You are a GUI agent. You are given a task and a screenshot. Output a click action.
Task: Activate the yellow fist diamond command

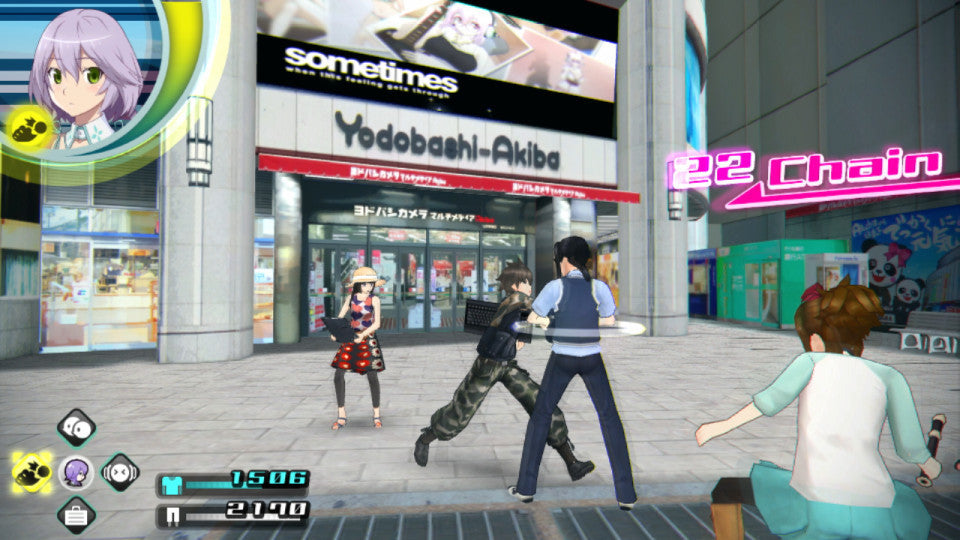pos(32,471)
